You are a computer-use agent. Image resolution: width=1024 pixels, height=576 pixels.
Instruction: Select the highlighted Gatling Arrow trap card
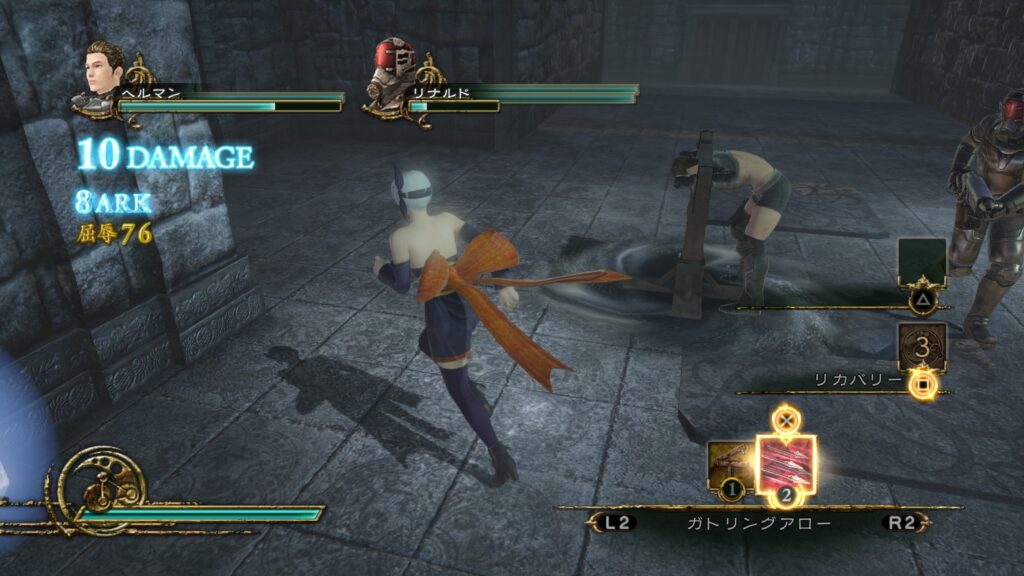point(786,464)
